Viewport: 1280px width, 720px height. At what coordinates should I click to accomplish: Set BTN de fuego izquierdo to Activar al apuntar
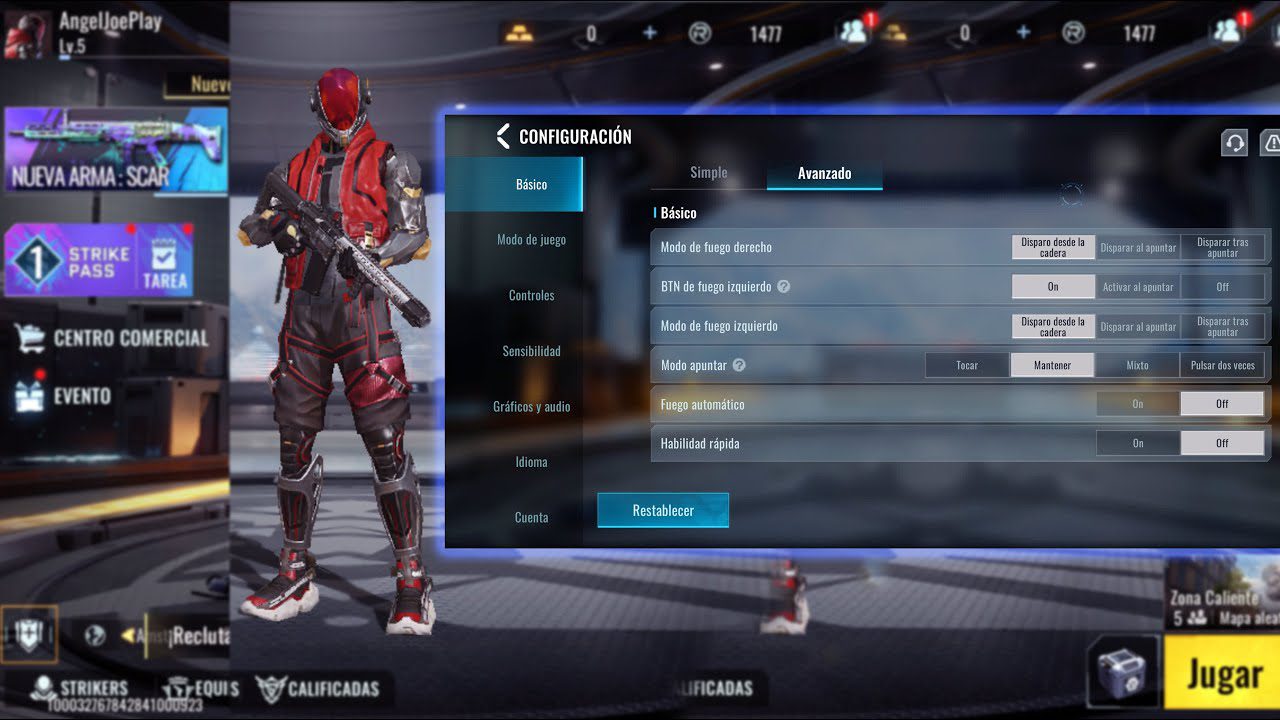click(1137, 287)
